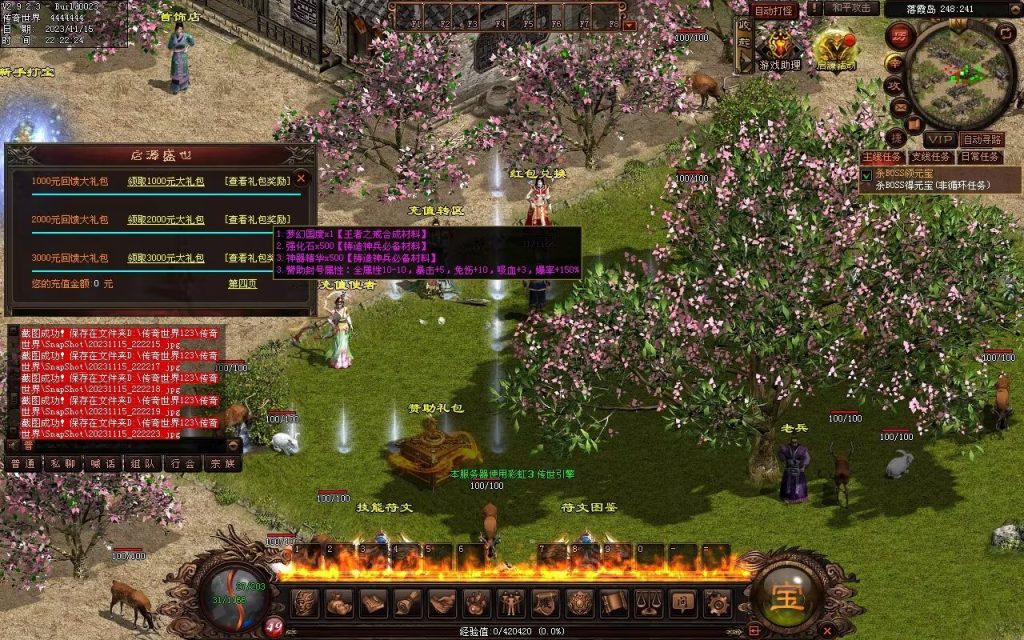Select the 私聊 private chat channel
The height and width of the screenshot is (640, 1024).
point(62,464)
